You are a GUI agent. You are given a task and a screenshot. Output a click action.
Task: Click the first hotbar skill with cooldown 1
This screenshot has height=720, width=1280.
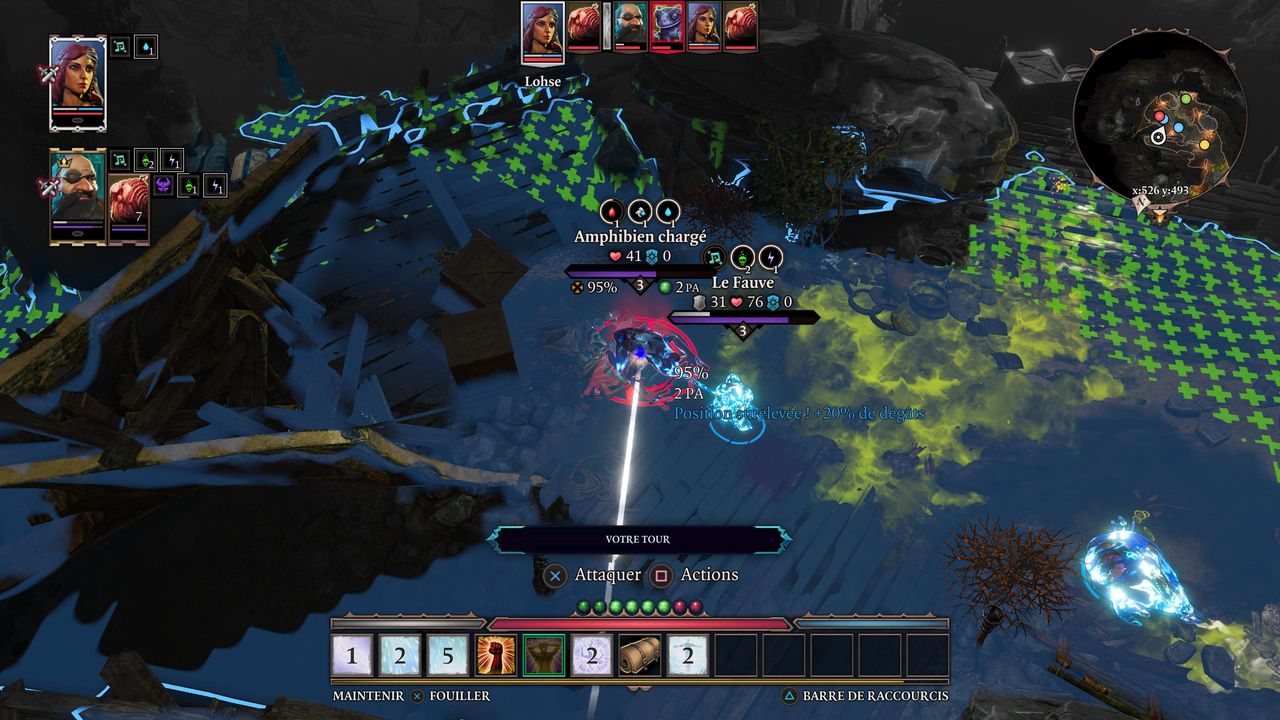pyautogui.click(x=352, y=656)
